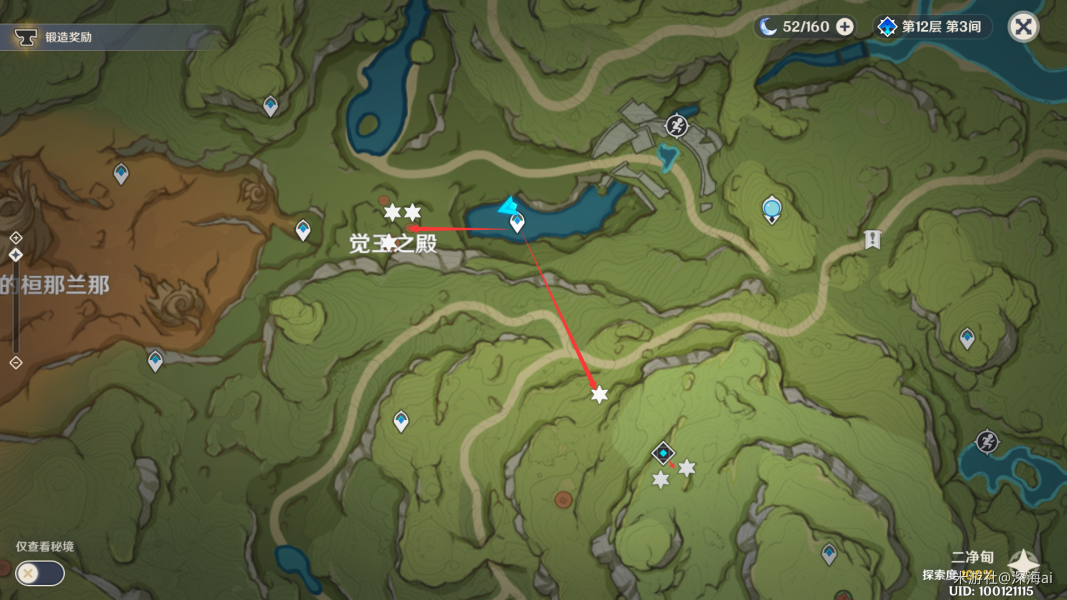
Task: Toggle the 仅查看秘境 domains-only switch
Action: tap(40, 573)
